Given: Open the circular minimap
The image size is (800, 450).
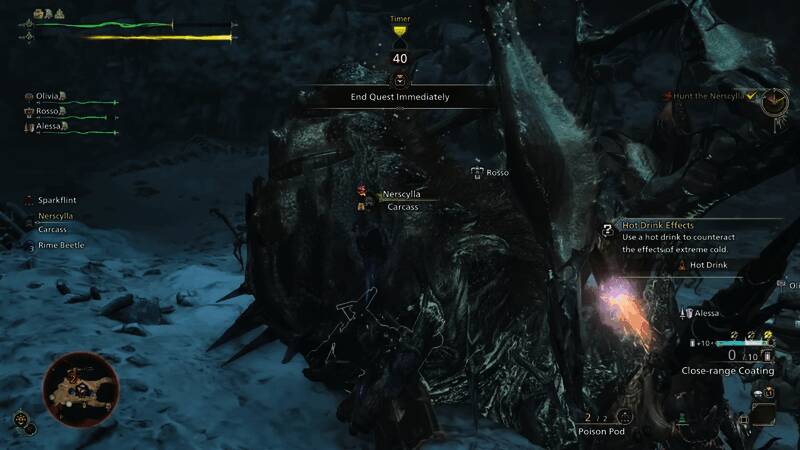Looking at the screenshot, I should click(81, 388).
